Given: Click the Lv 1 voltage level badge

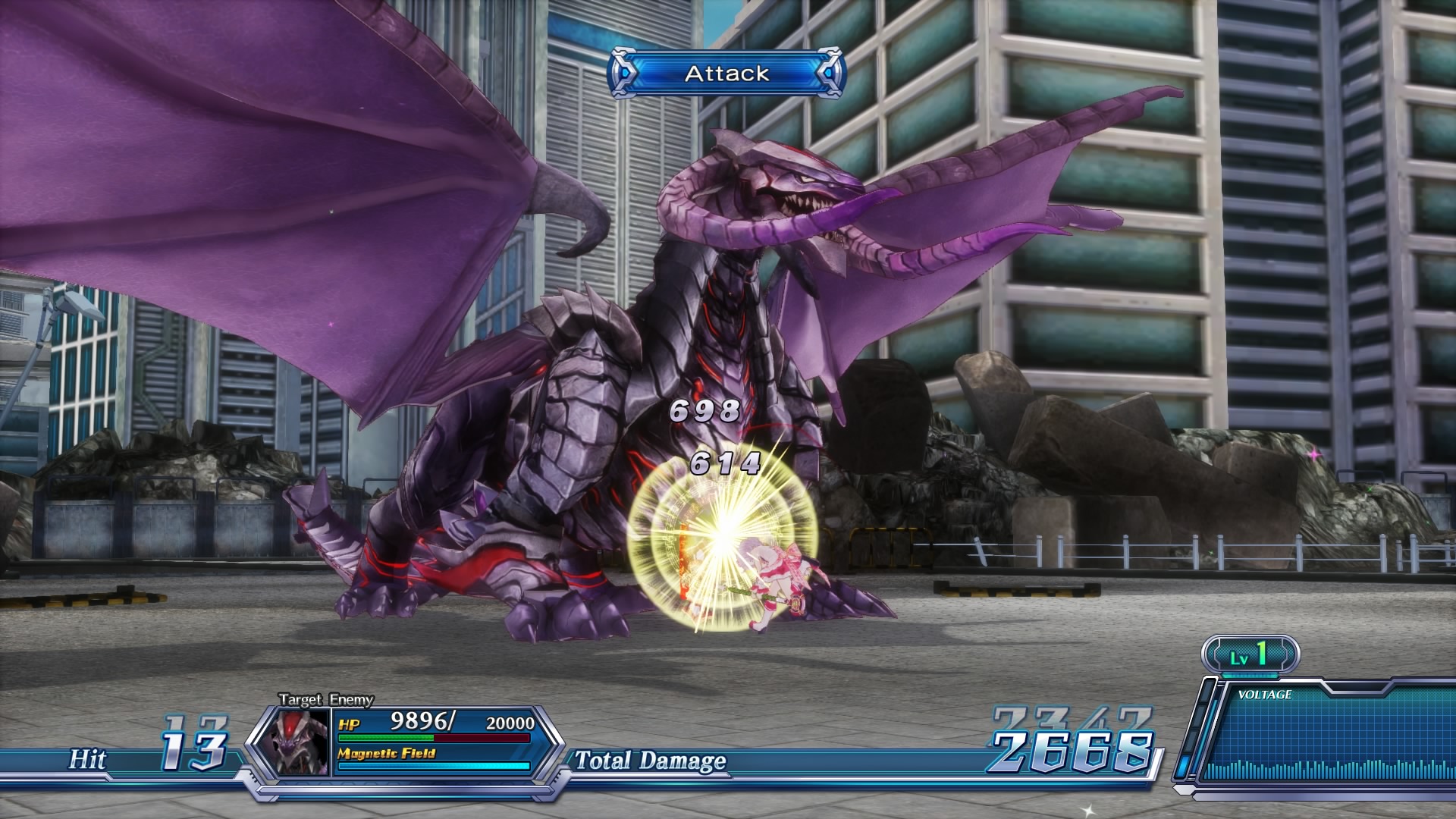Looking at the screenshot, I should click(x=1250, y=654).
